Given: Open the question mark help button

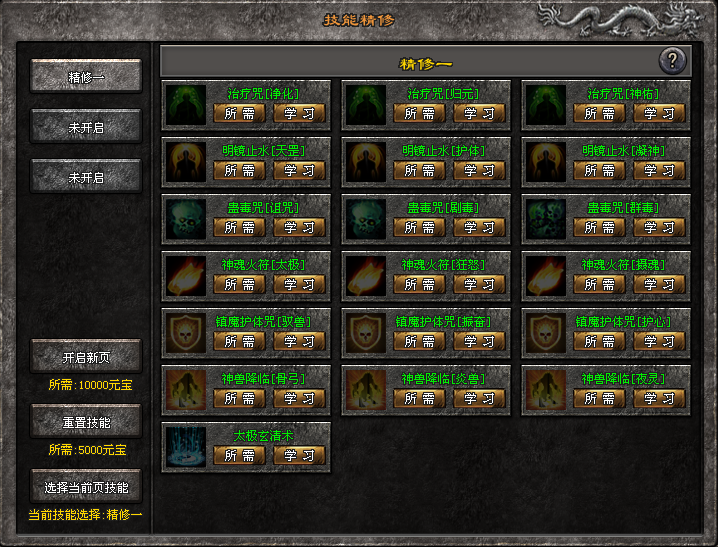Looking at the screenshot, I should click(673, 61).
